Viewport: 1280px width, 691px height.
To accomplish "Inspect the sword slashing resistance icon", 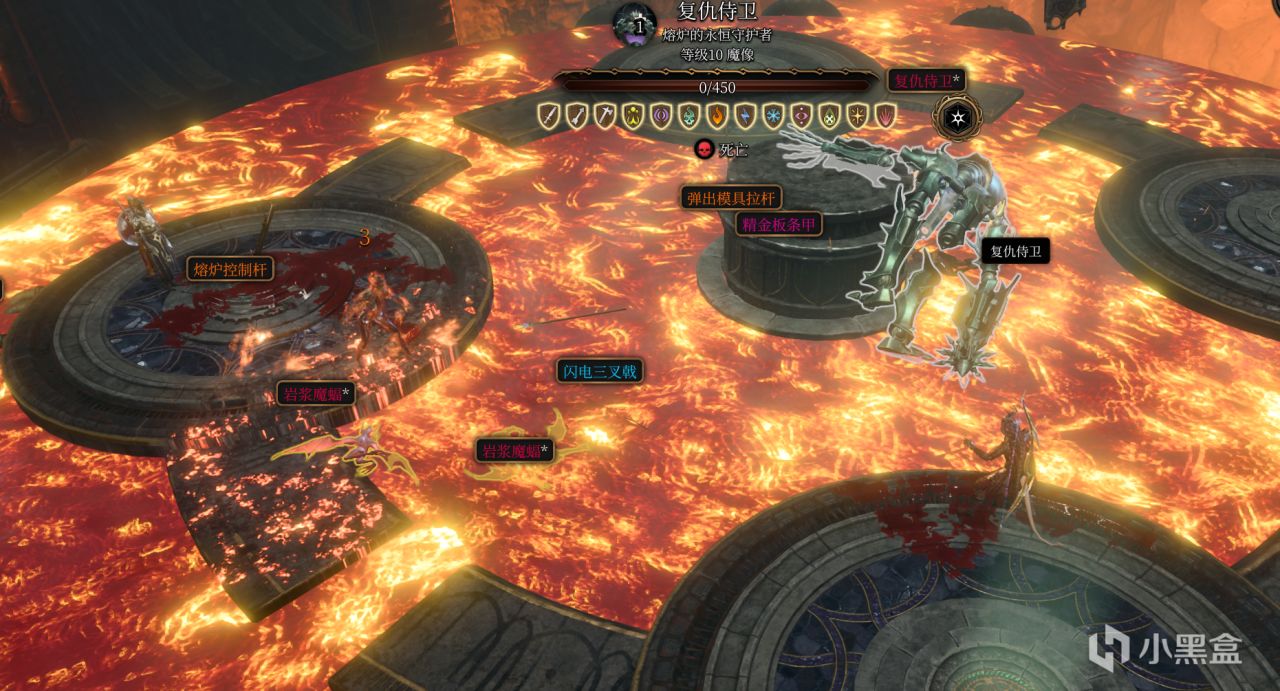I will (548, 116).
